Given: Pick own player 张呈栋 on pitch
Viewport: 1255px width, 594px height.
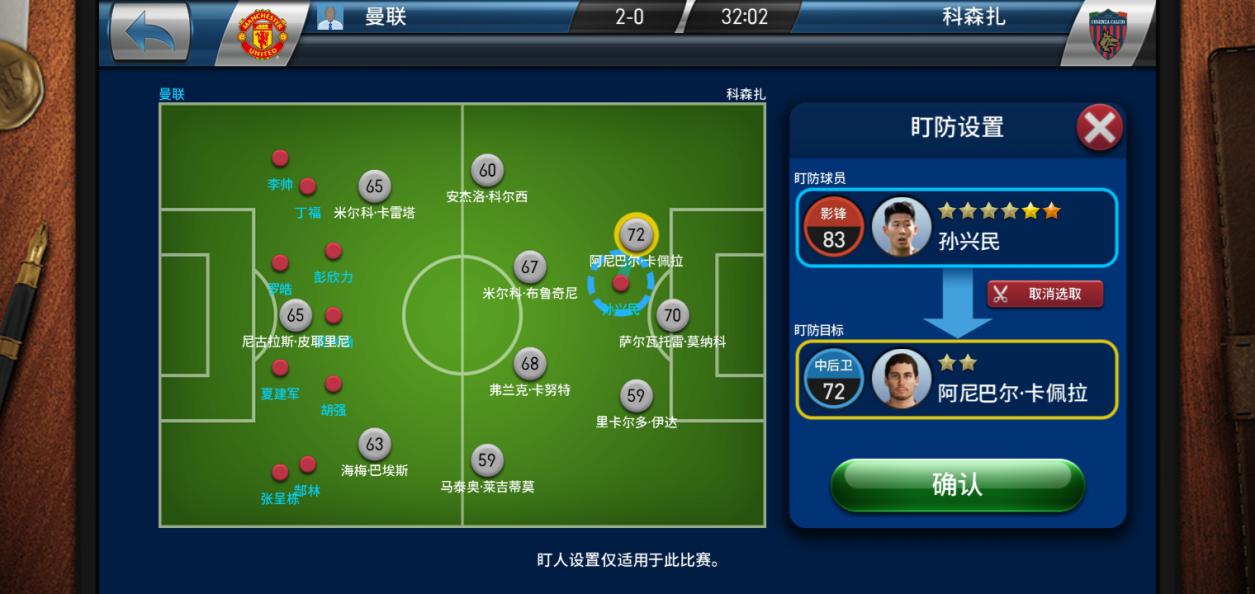Looking at the screenshot, I should tap(280, 472).
